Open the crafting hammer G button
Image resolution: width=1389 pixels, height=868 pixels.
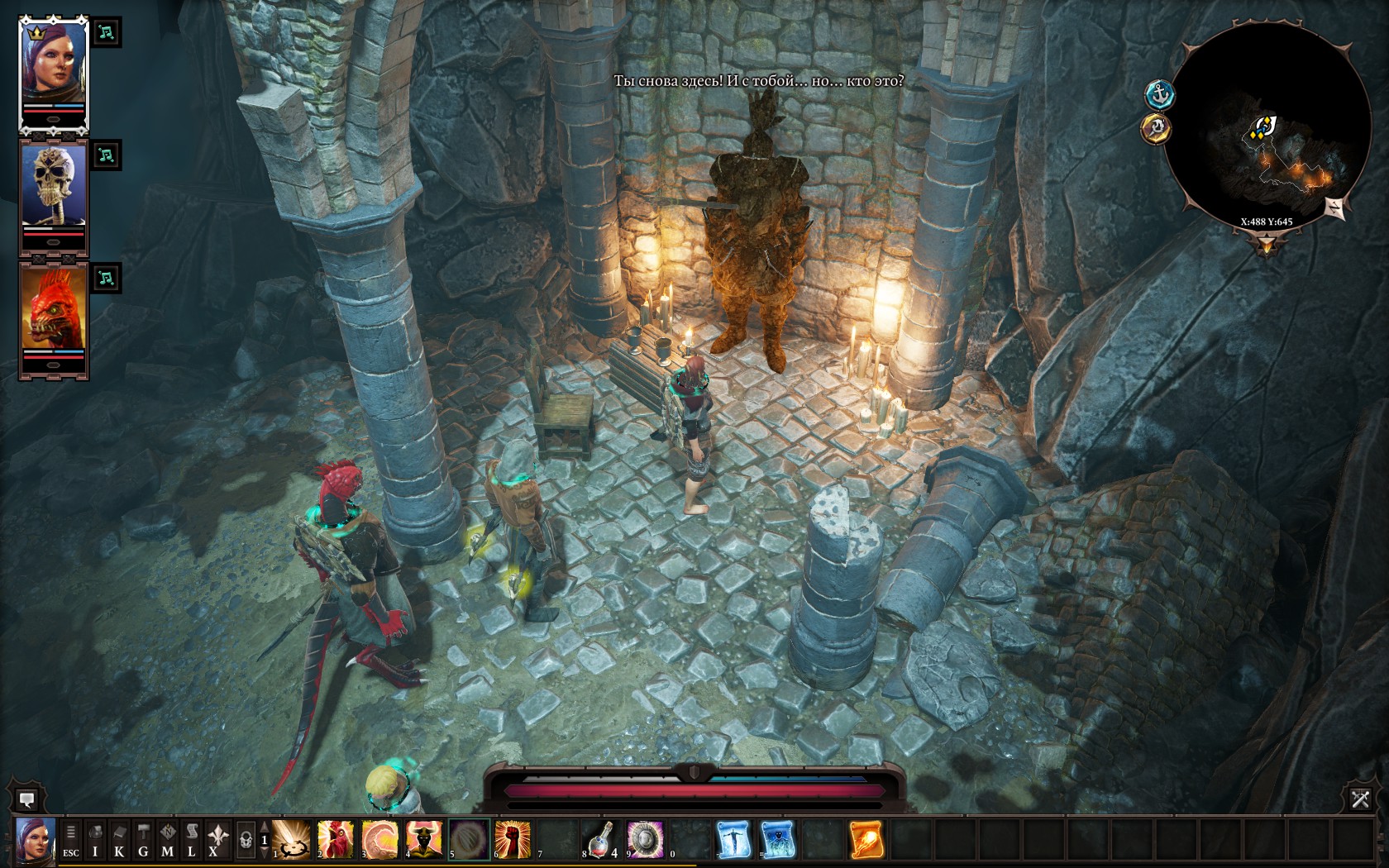pyautogui.click(x=143, y=841)
